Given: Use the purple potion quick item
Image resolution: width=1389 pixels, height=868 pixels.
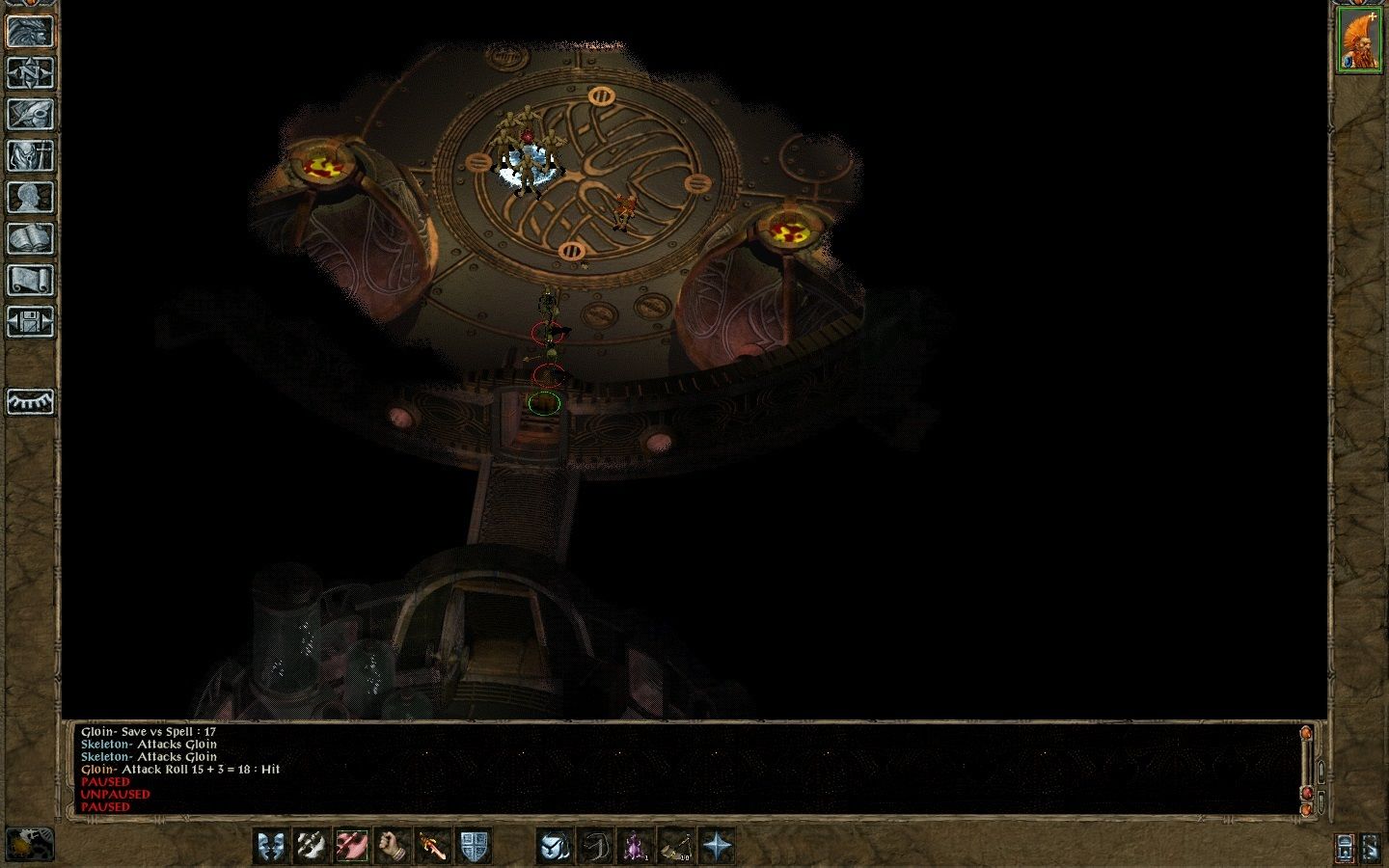Looking at the screenshot, I should pyautogui.click(x=636, y=846).
